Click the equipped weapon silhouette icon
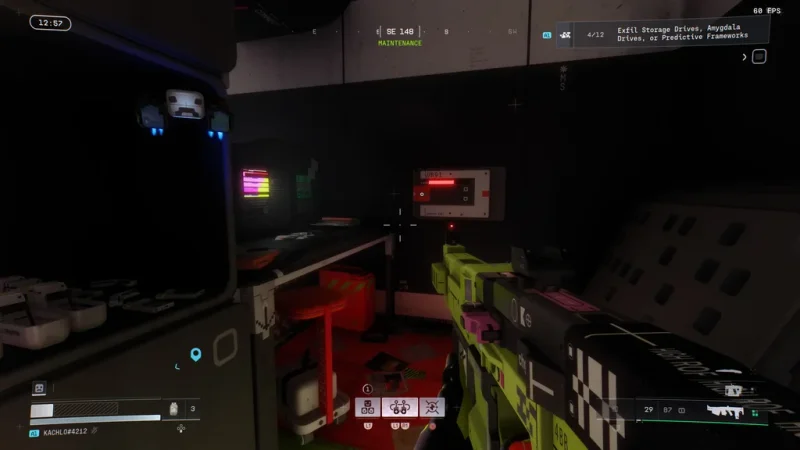The image size is (800, 450). (726, 410)
